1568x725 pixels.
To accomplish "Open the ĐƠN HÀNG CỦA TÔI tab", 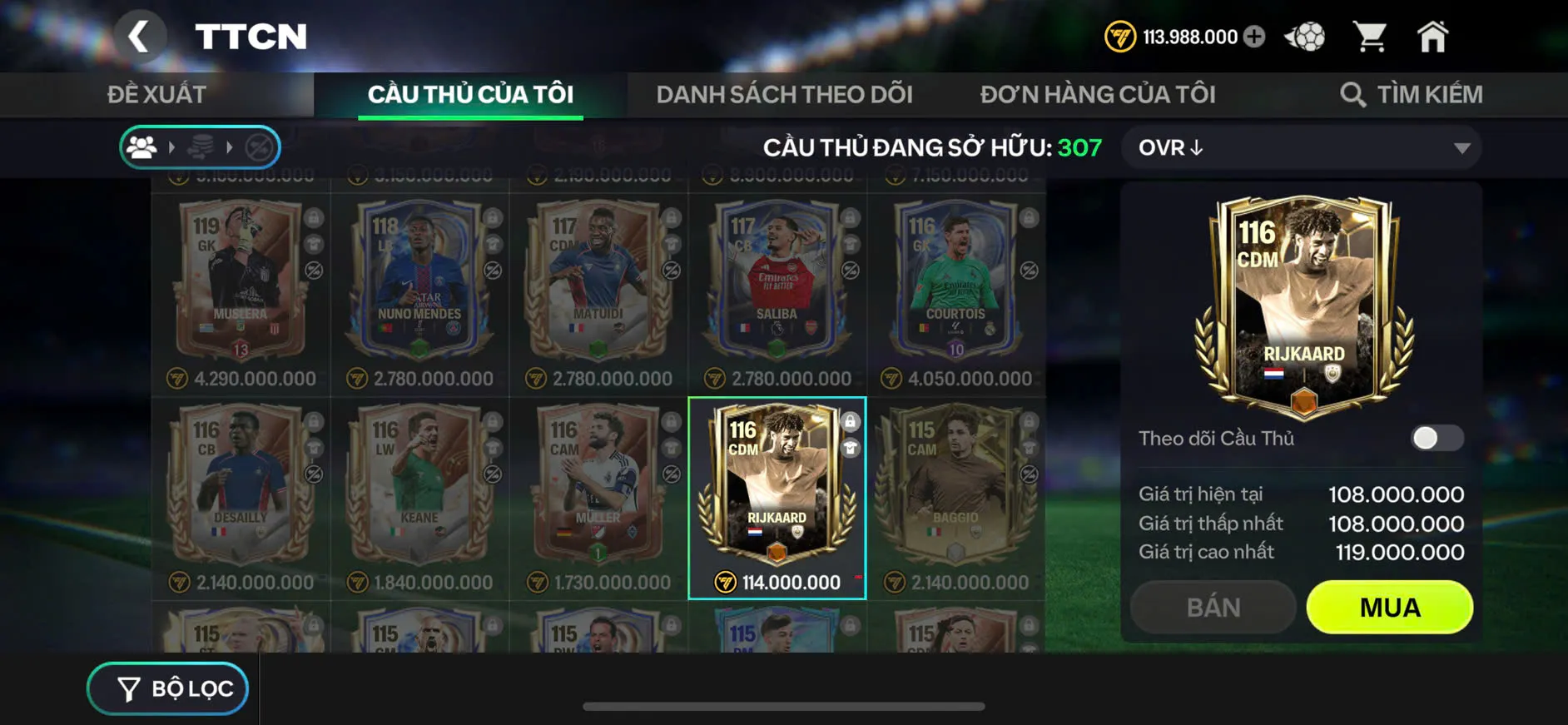I will coord(1099,94).
